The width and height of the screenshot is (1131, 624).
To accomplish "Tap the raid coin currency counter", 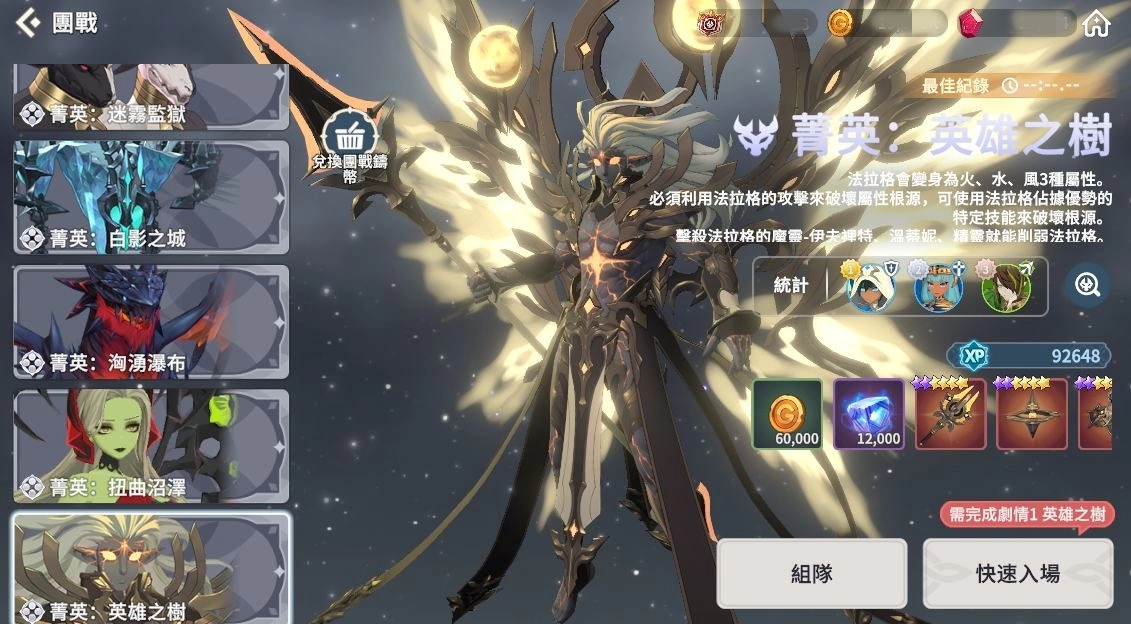I will click(x=757, y=23).
